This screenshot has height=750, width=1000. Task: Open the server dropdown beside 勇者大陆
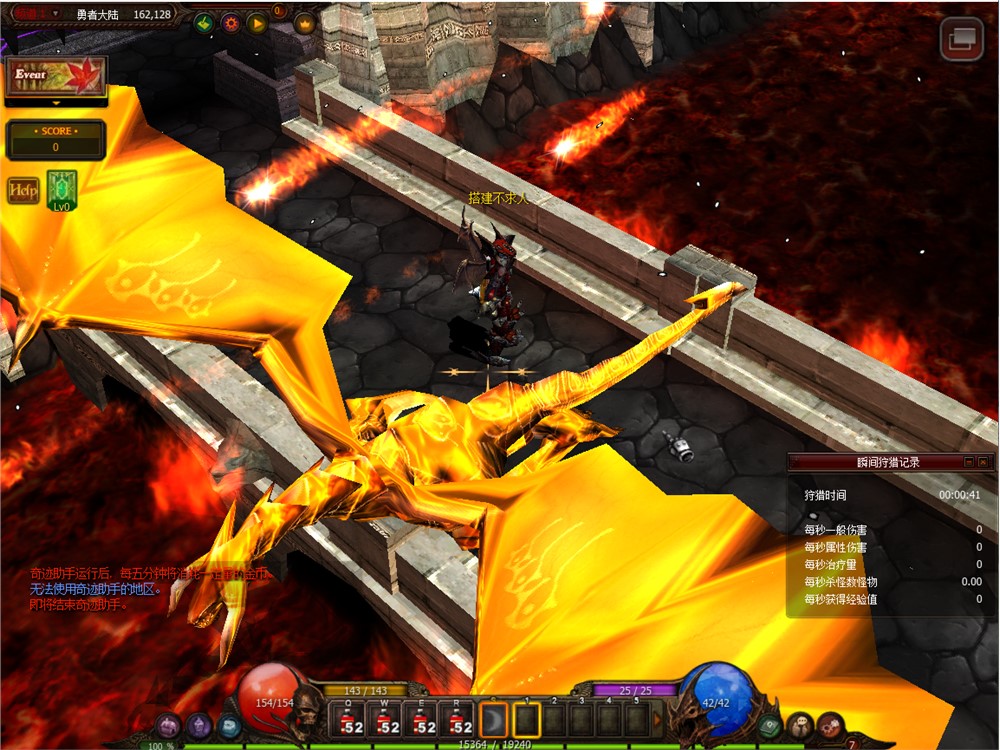[54, 15]
